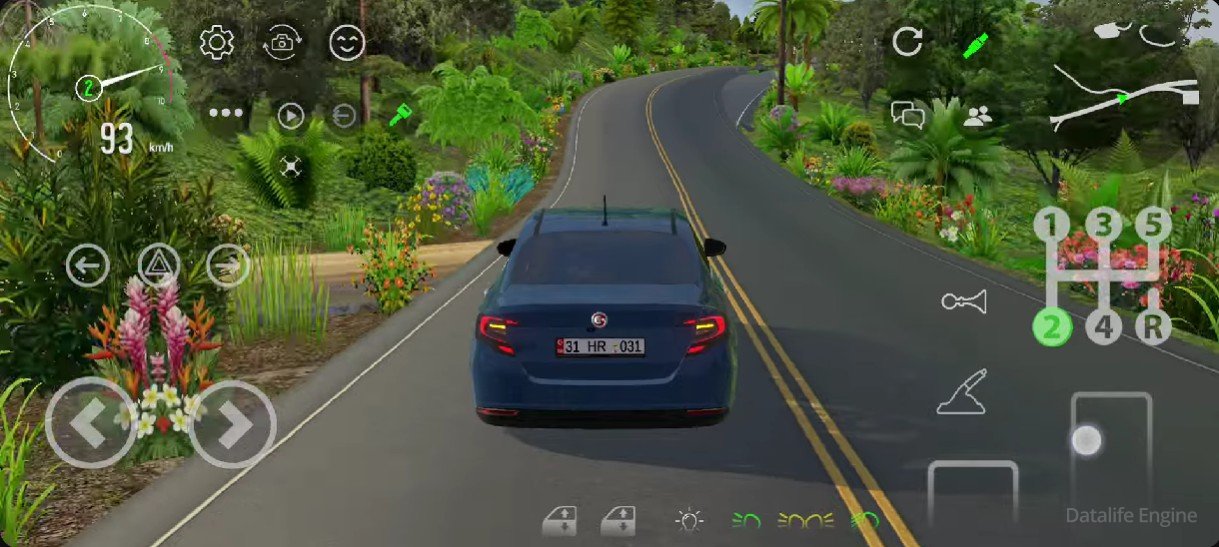
Task: Honk the horn icon
Action: 963,301
